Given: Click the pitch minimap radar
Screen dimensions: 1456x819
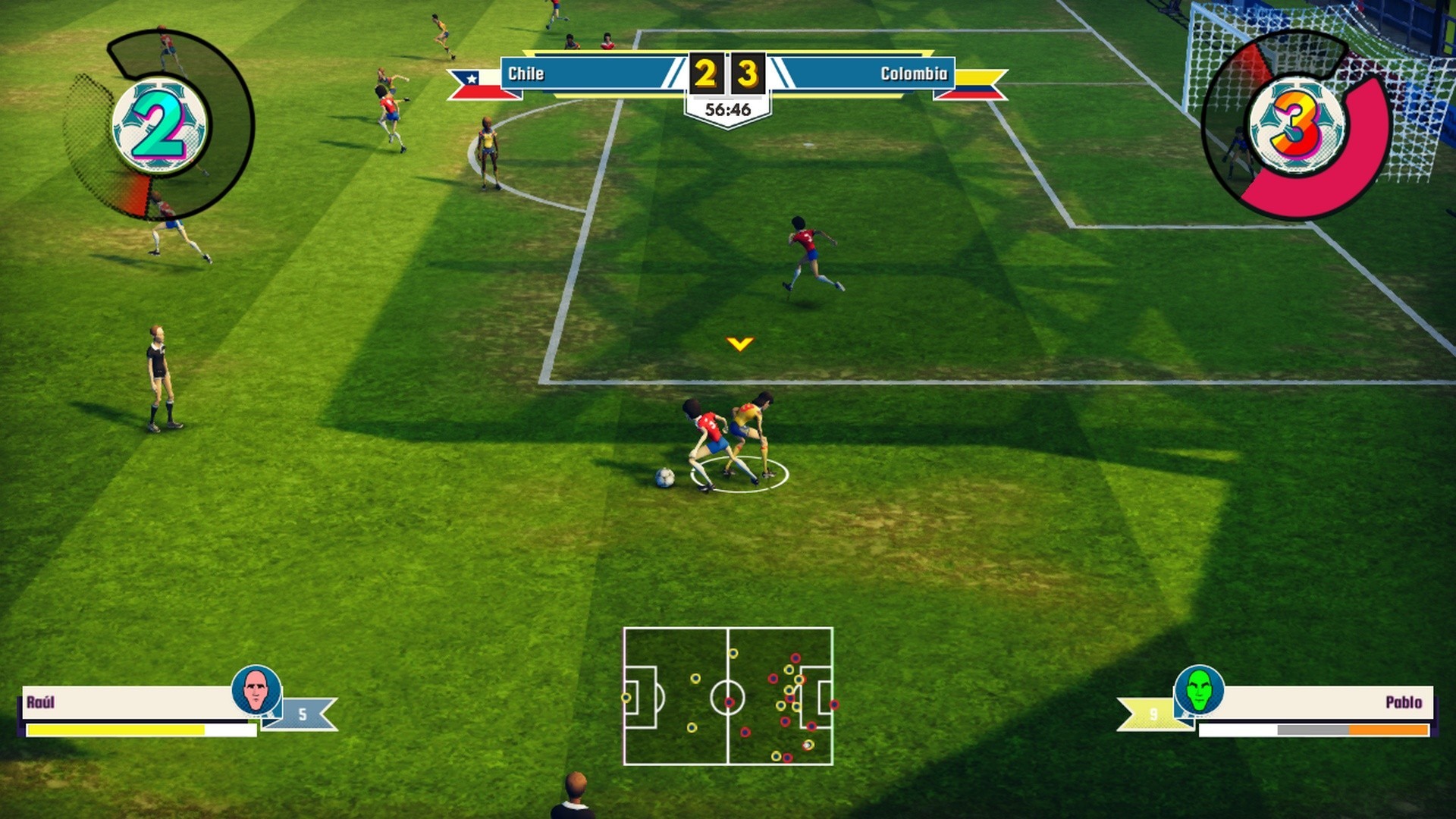Looking at the screenshot, I should [728, 695].
